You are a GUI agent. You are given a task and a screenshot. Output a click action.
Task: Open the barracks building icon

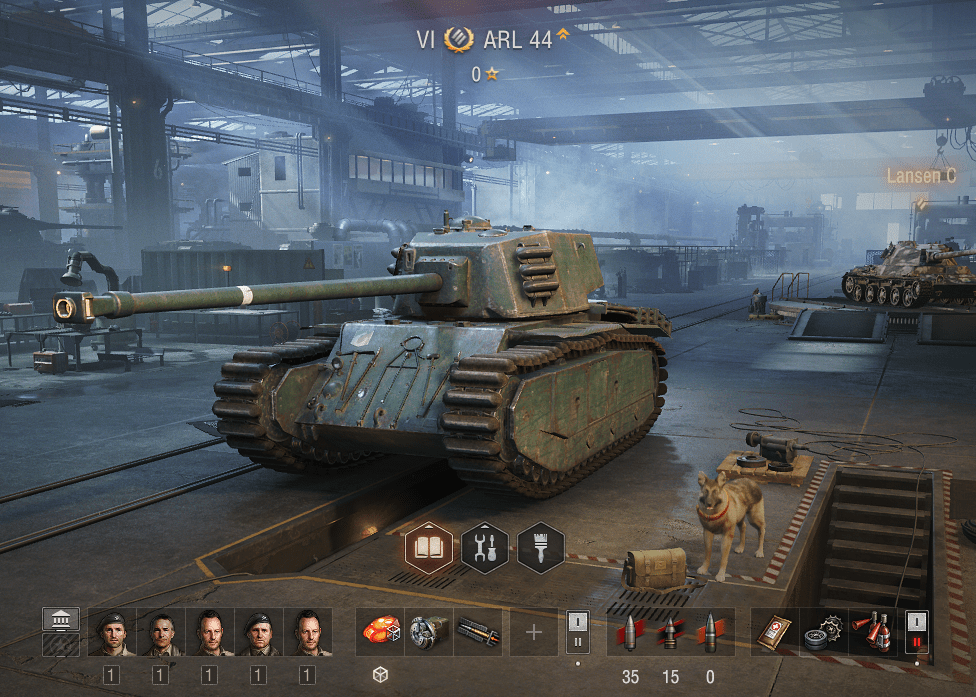pyautogui.click(x=60, y=620)
